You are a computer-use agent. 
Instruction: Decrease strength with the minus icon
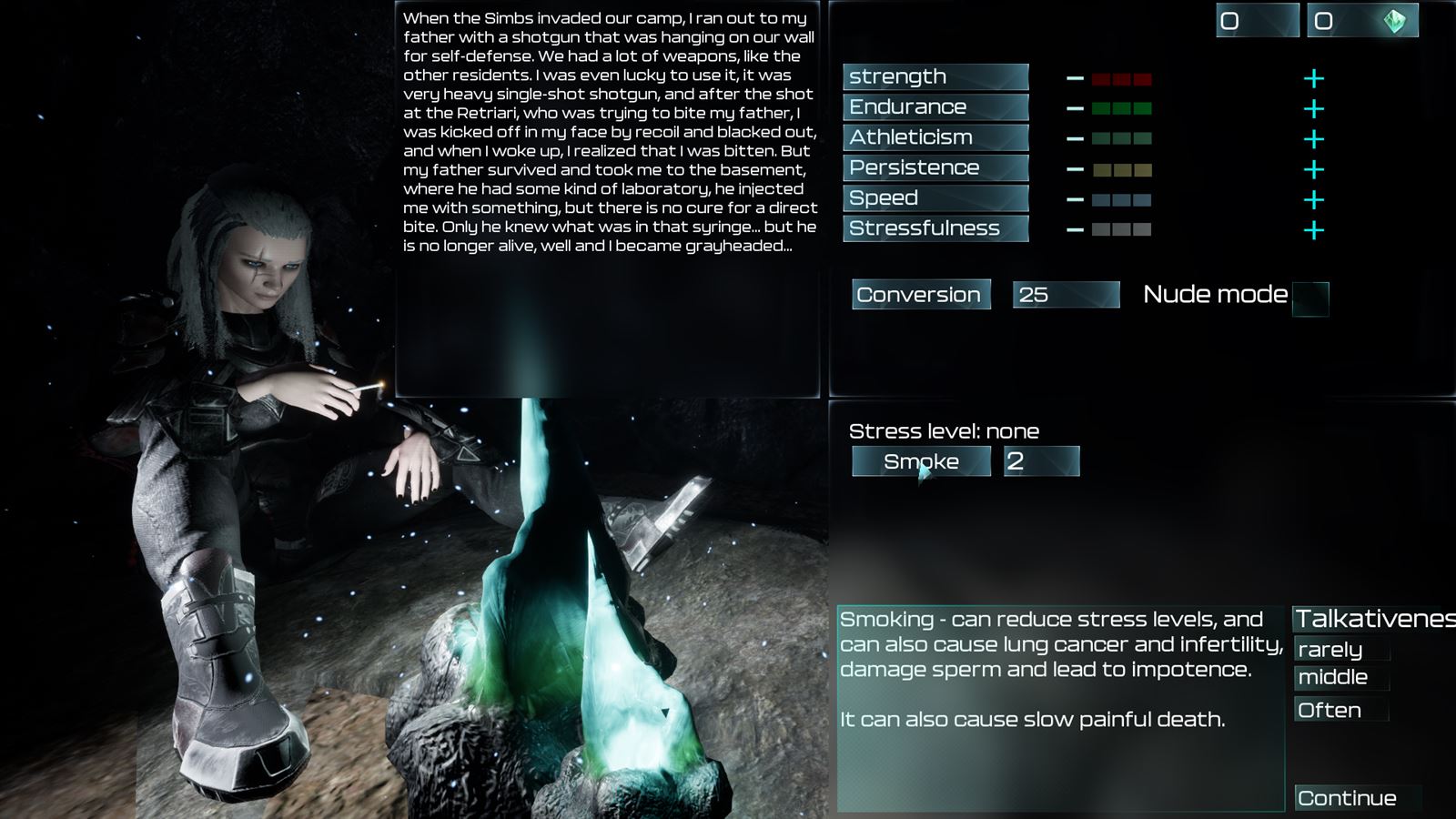[x=1077, y=76]
